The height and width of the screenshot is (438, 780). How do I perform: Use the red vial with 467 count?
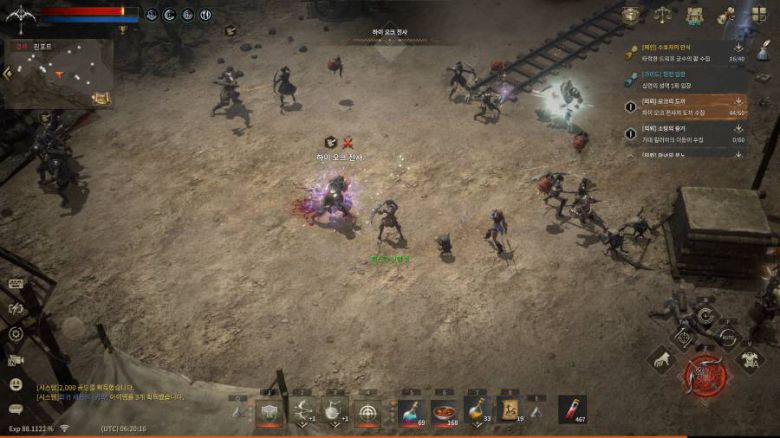[x=571, y=410]
